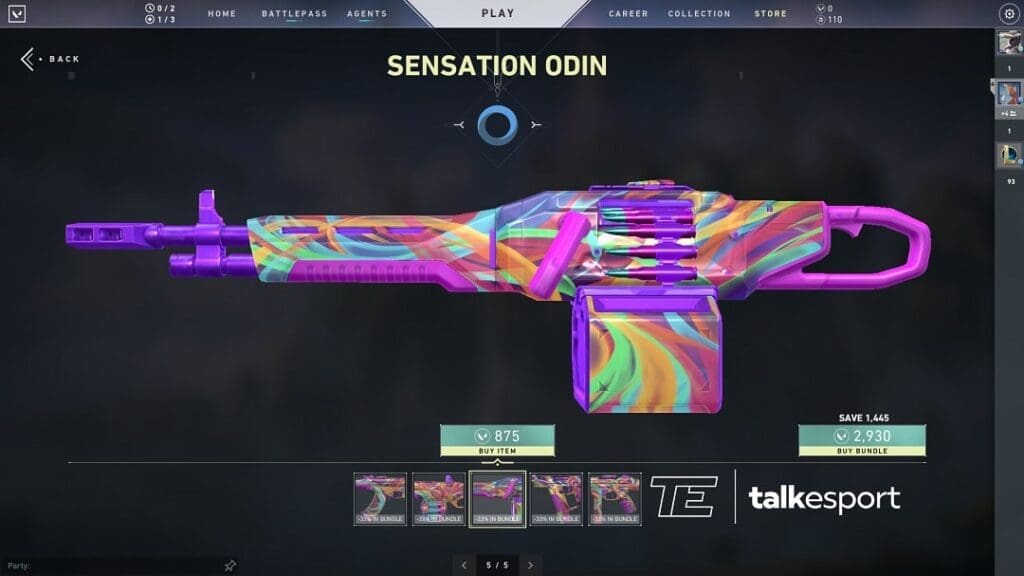Select the highlighted Odin skin thumbnail
Screen dimensions: 1024x576
tap(497, 498)
